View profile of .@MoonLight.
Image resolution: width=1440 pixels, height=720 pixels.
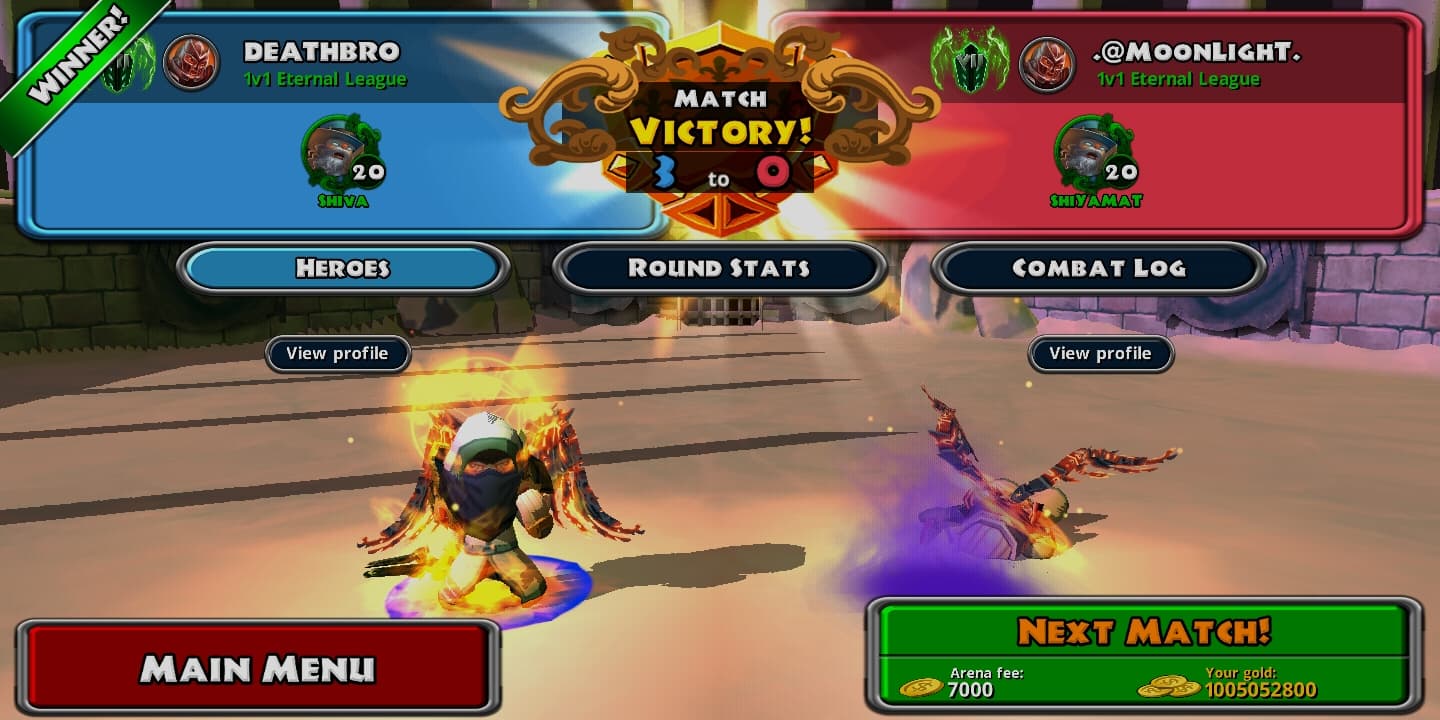pos(1100,354)
